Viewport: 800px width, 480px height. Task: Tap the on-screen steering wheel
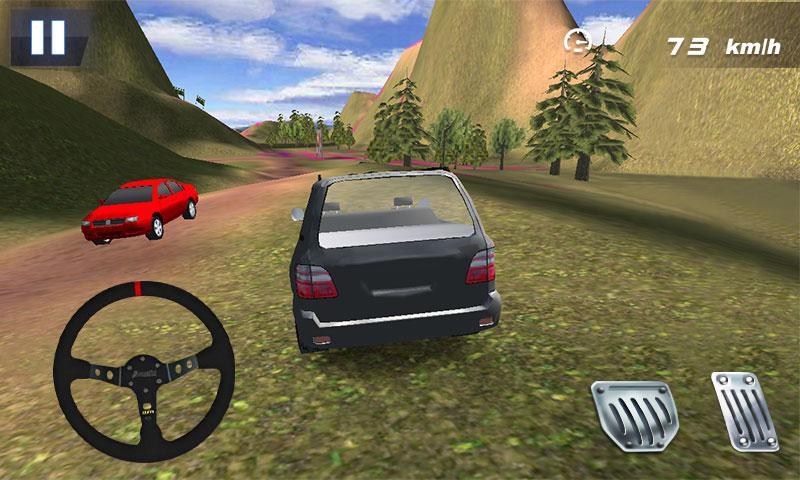pyautogui.click(x=143, y=371)
